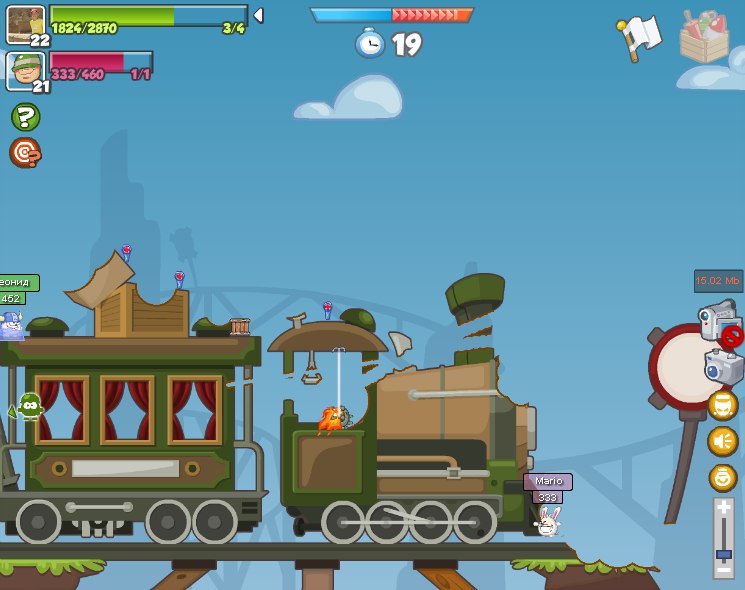Collapse the team panel with the white arrow

[258, 15]
